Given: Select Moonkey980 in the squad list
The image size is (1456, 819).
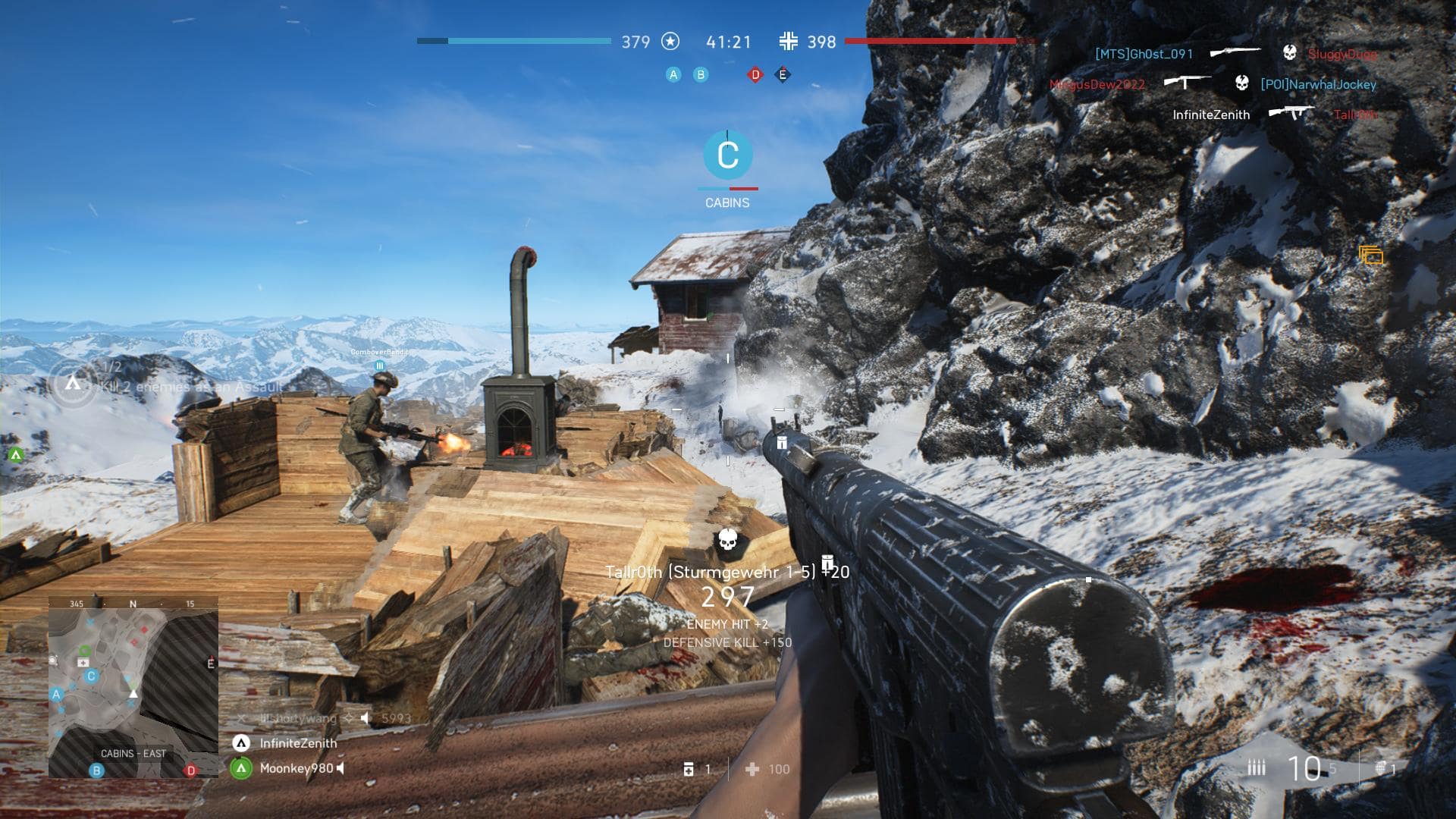Looking at the screenshot, I should click(x=297, y=768).
